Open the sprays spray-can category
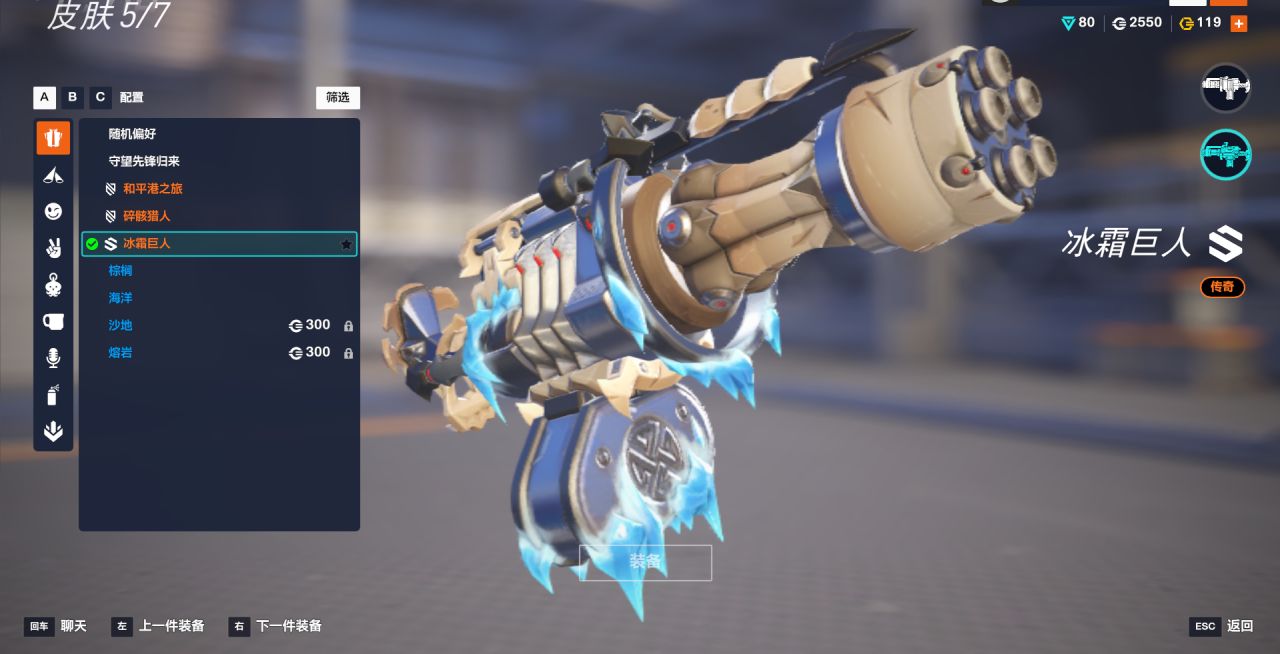The width and height of the screenshot is (1280, 654). [53, 395]
